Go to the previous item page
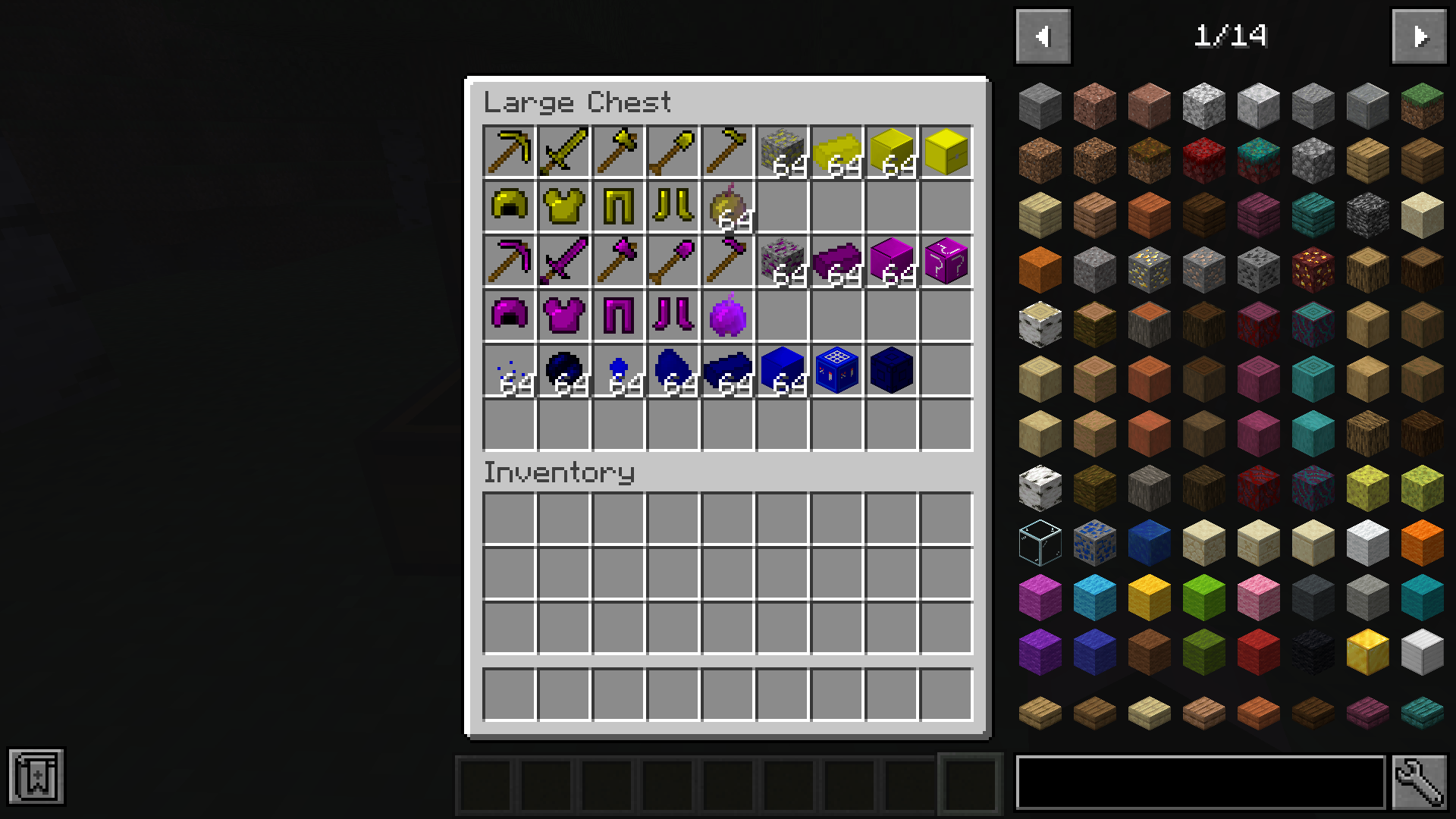This screenshot has height=819, width=1456. pyautogui.click(x=1042, y=35)
